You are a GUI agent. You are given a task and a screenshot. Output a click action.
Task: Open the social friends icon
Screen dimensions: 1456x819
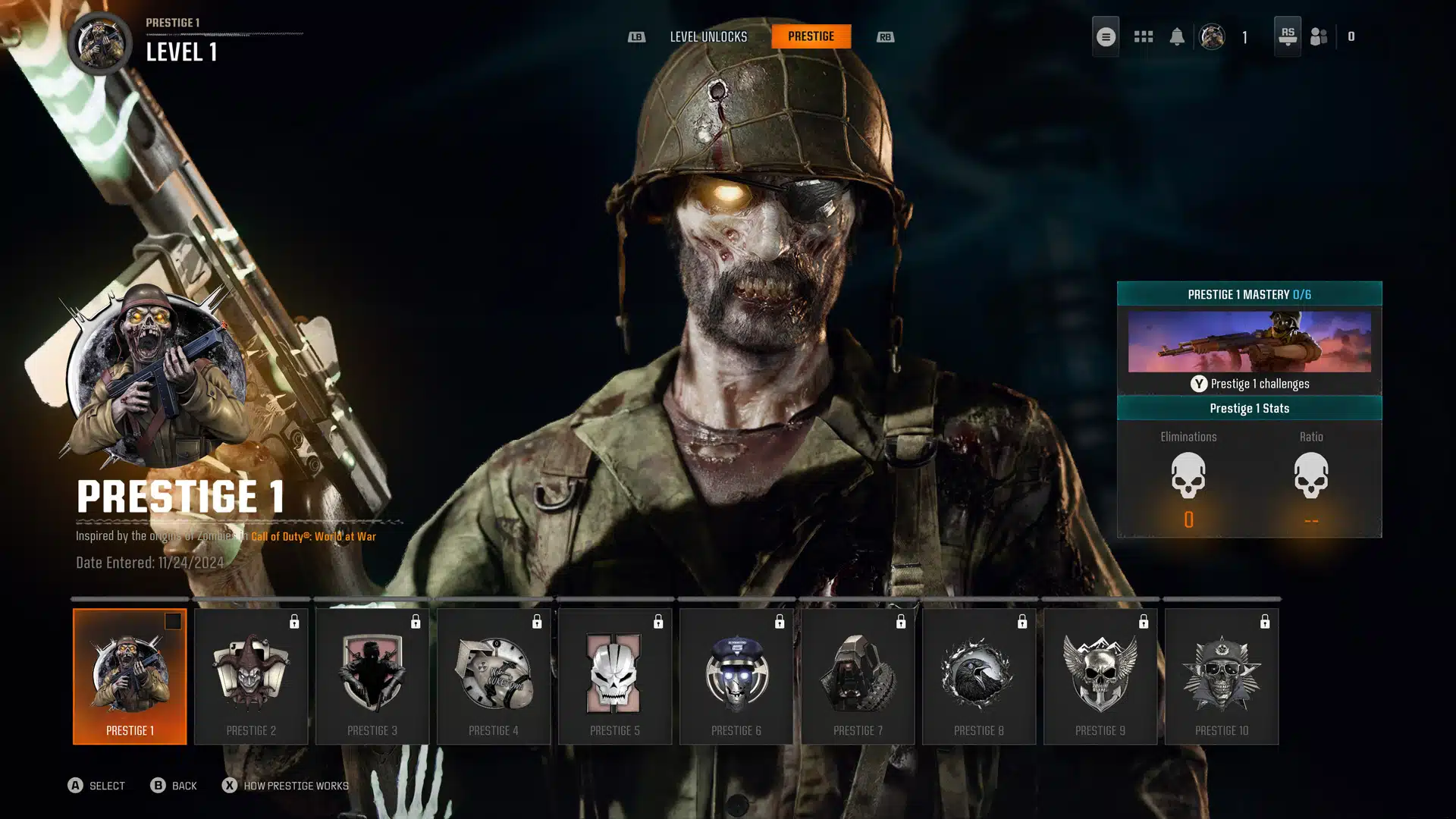point(1318,36)
